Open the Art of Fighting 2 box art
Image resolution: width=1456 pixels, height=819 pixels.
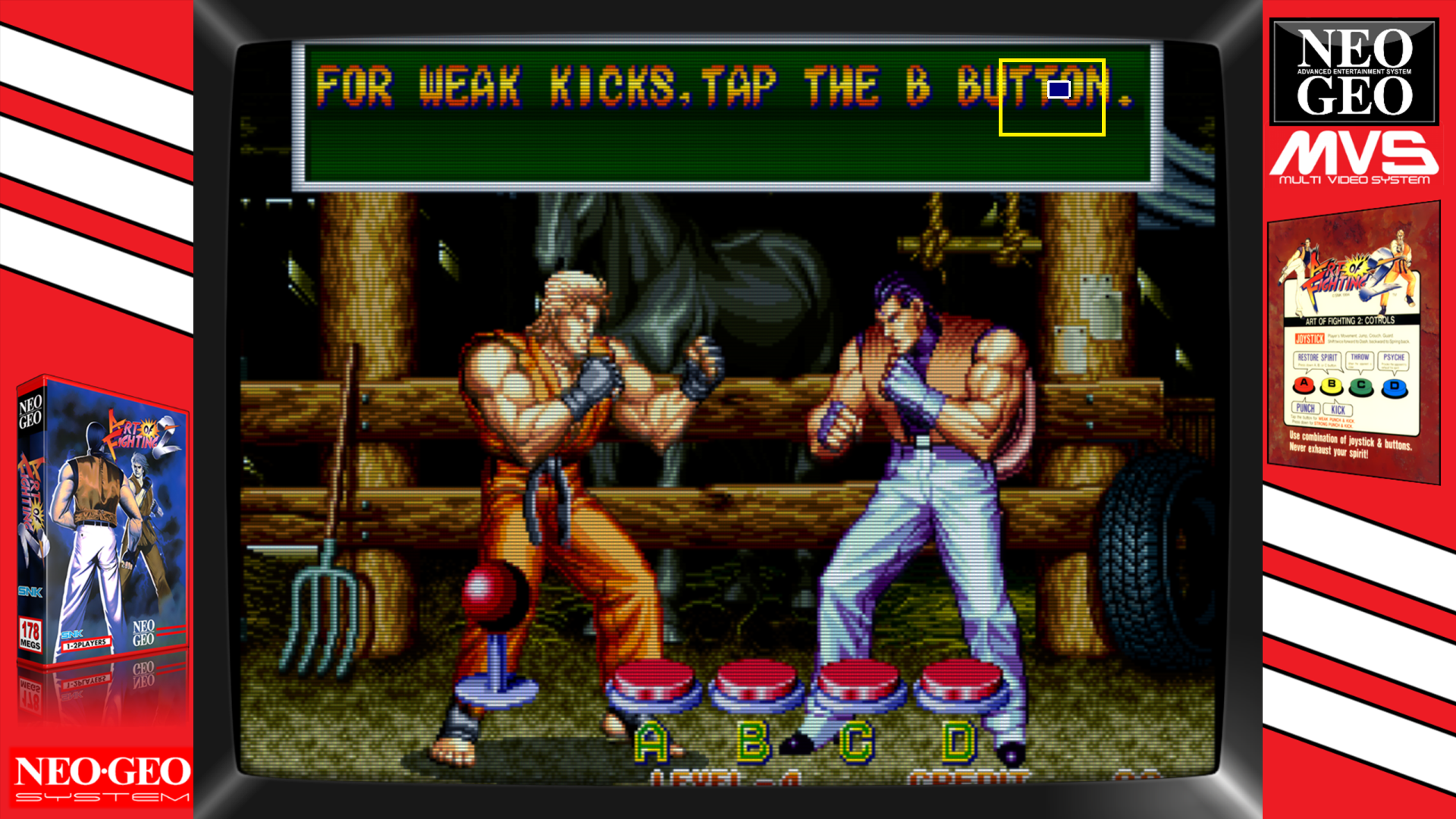(x=102, y=523)
